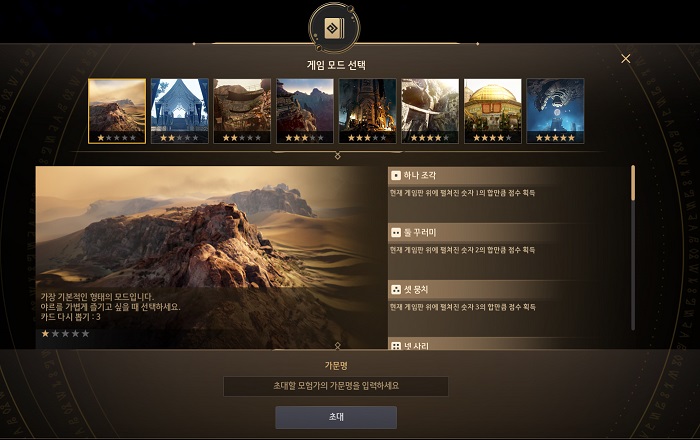
Task: Pick the golden dome building mode thumbnail
Action: (x=492, y=110)
